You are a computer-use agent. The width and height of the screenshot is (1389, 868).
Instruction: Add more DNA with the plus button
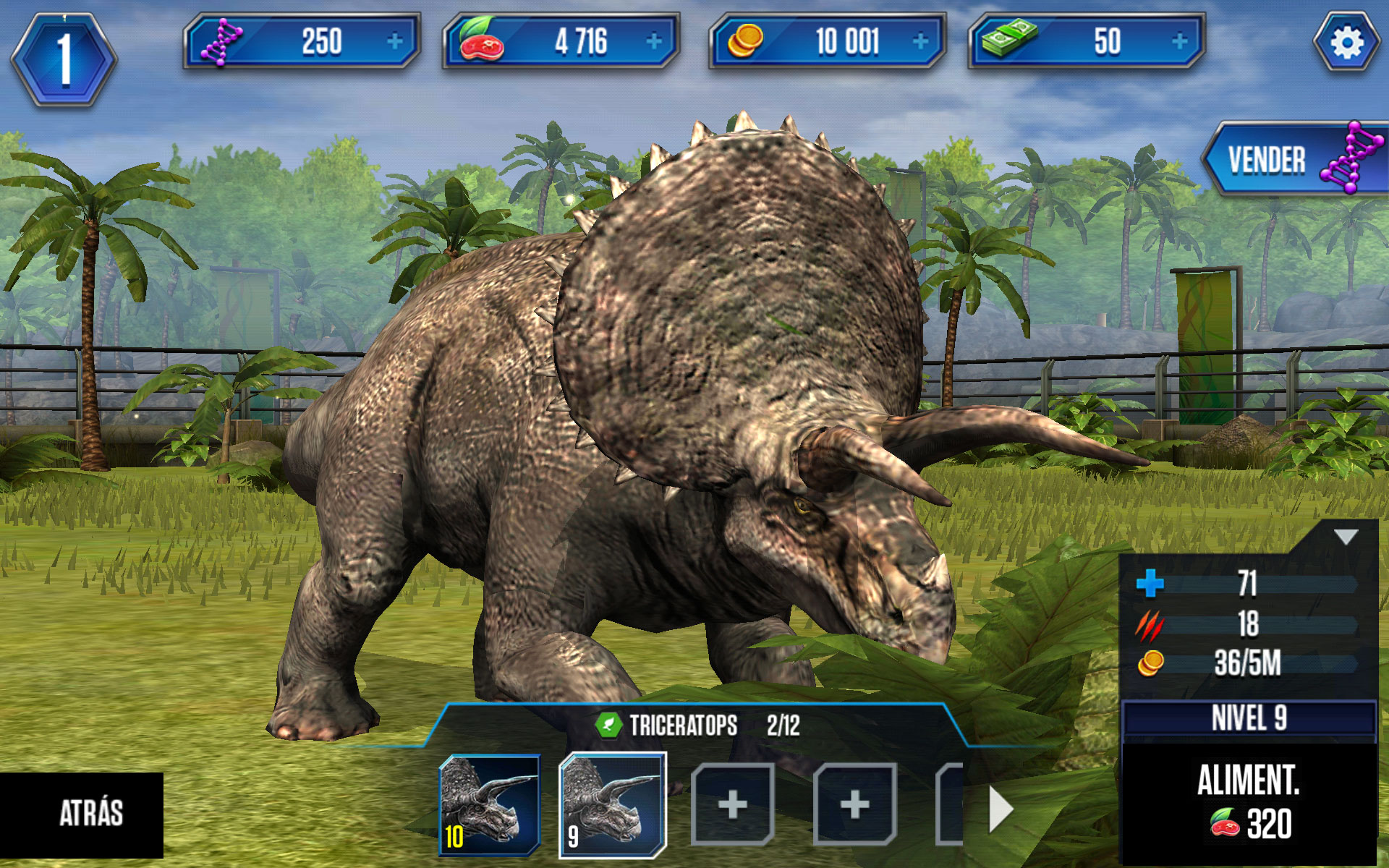(395, 42)
